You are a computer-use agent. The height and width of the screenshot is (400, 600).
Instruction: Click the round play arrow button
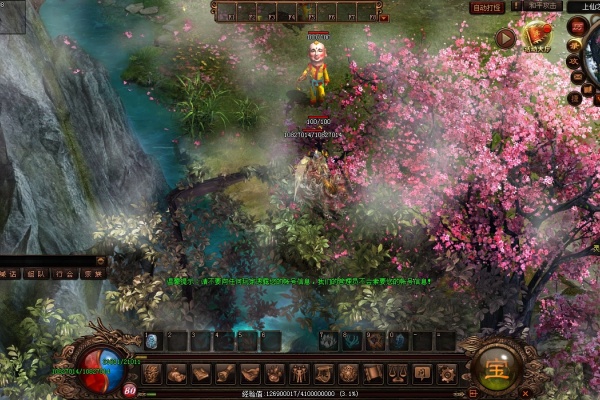coord(505,39)
